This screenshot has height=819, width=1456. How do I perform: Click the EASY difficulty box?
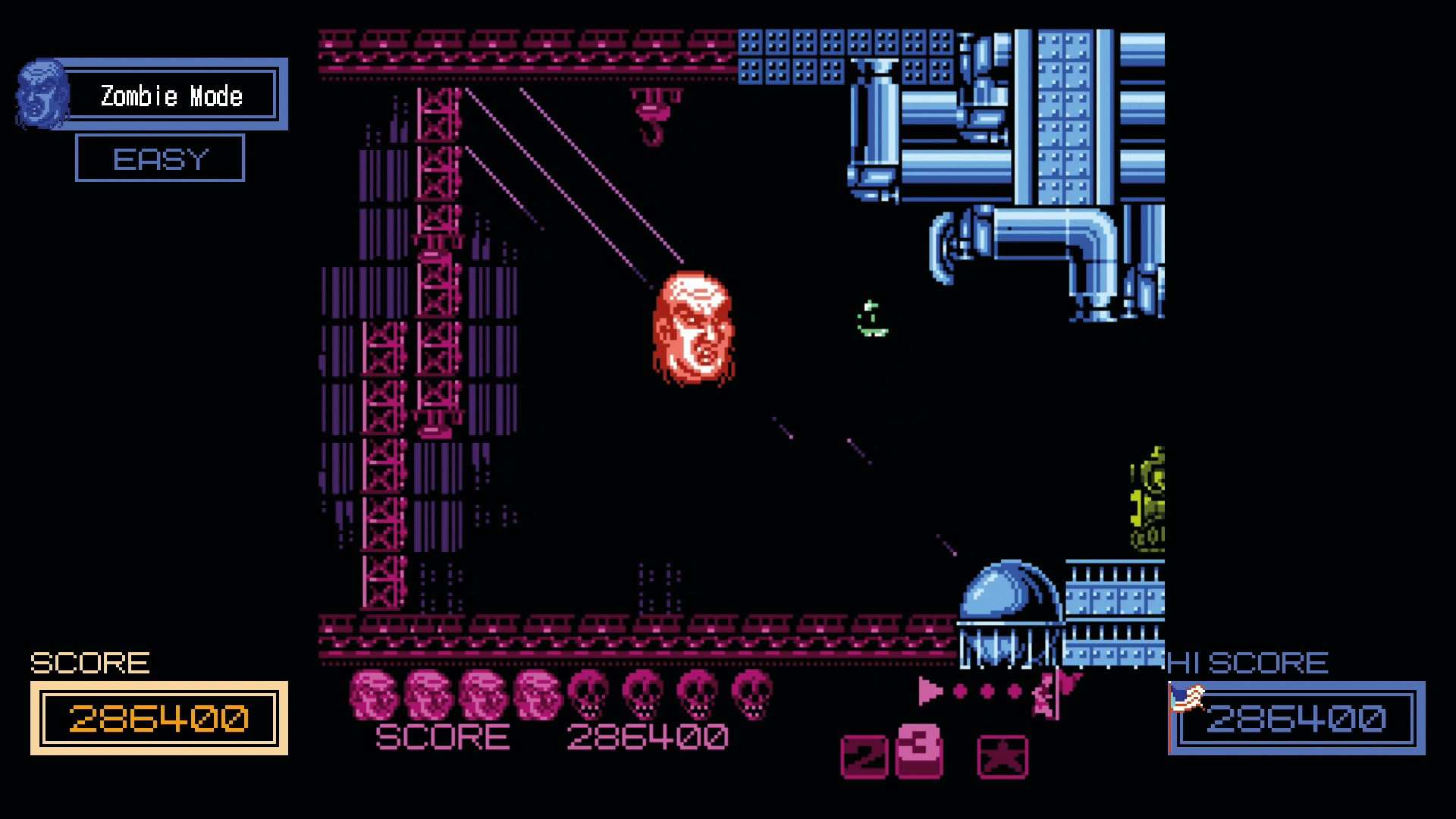click(160, 158)
